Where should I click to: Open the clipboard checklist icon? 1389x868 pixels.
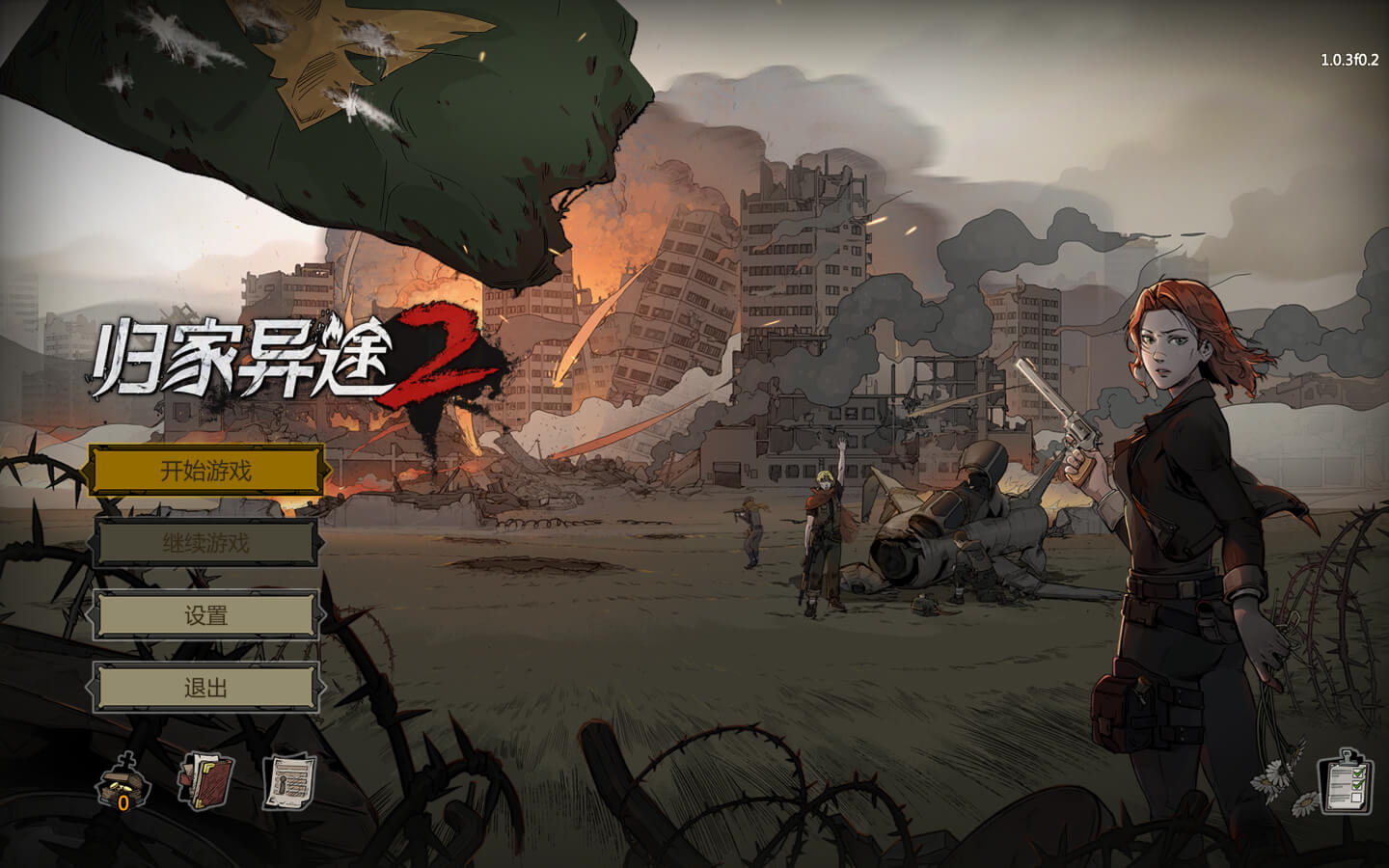click(x=1346, y=781)
